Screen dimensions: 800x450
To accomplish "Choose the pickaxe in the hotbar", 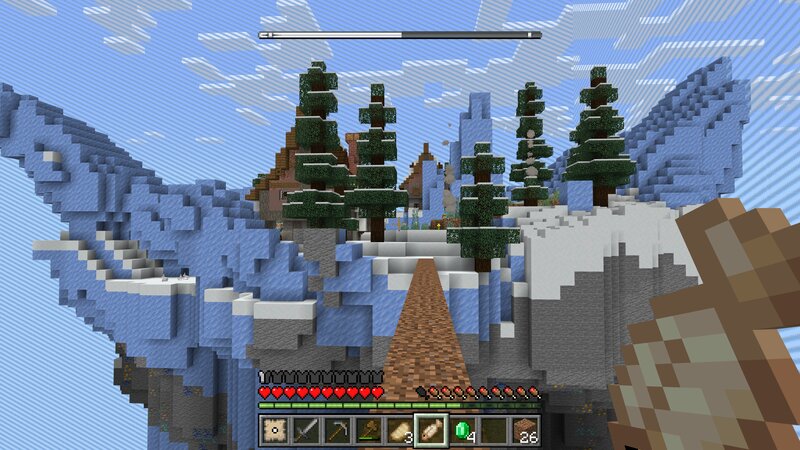I will pos(338,431).
